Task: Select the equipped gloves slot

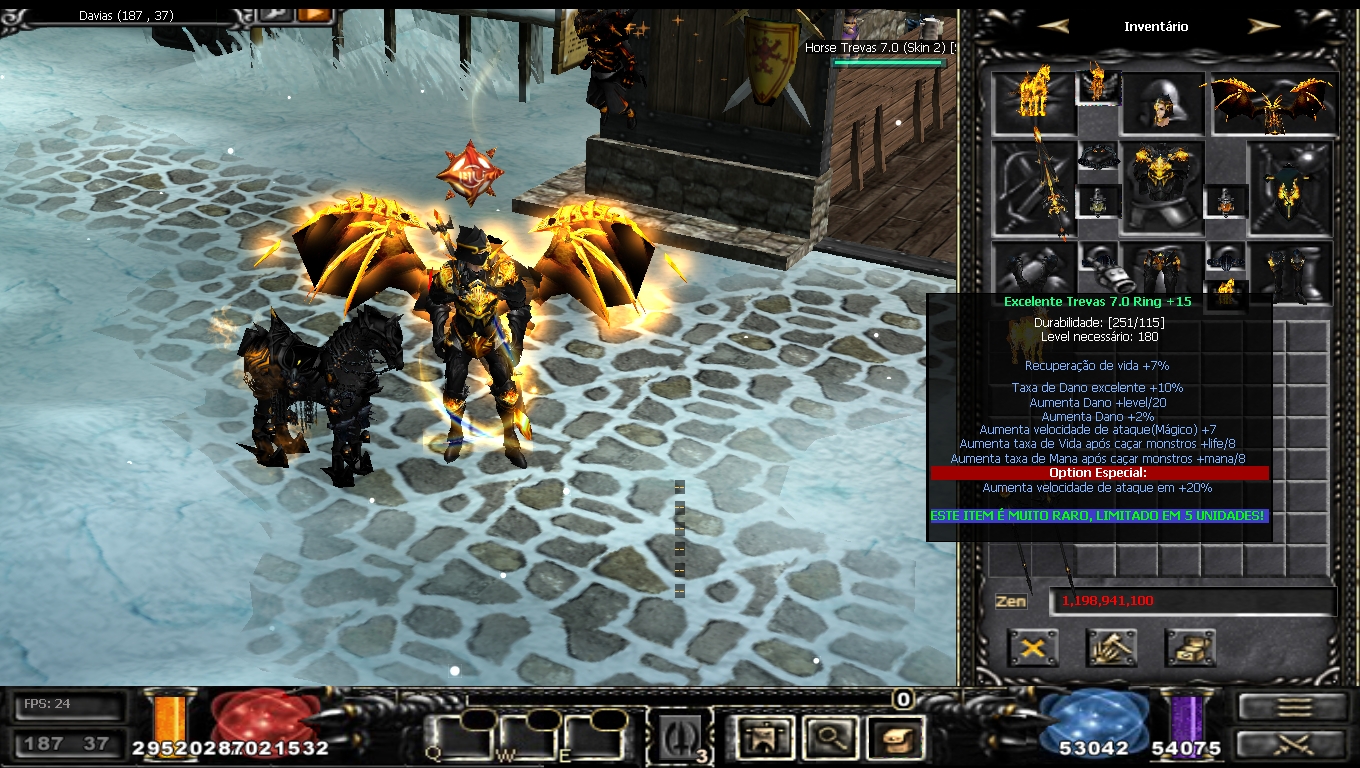Action: 1034,268
